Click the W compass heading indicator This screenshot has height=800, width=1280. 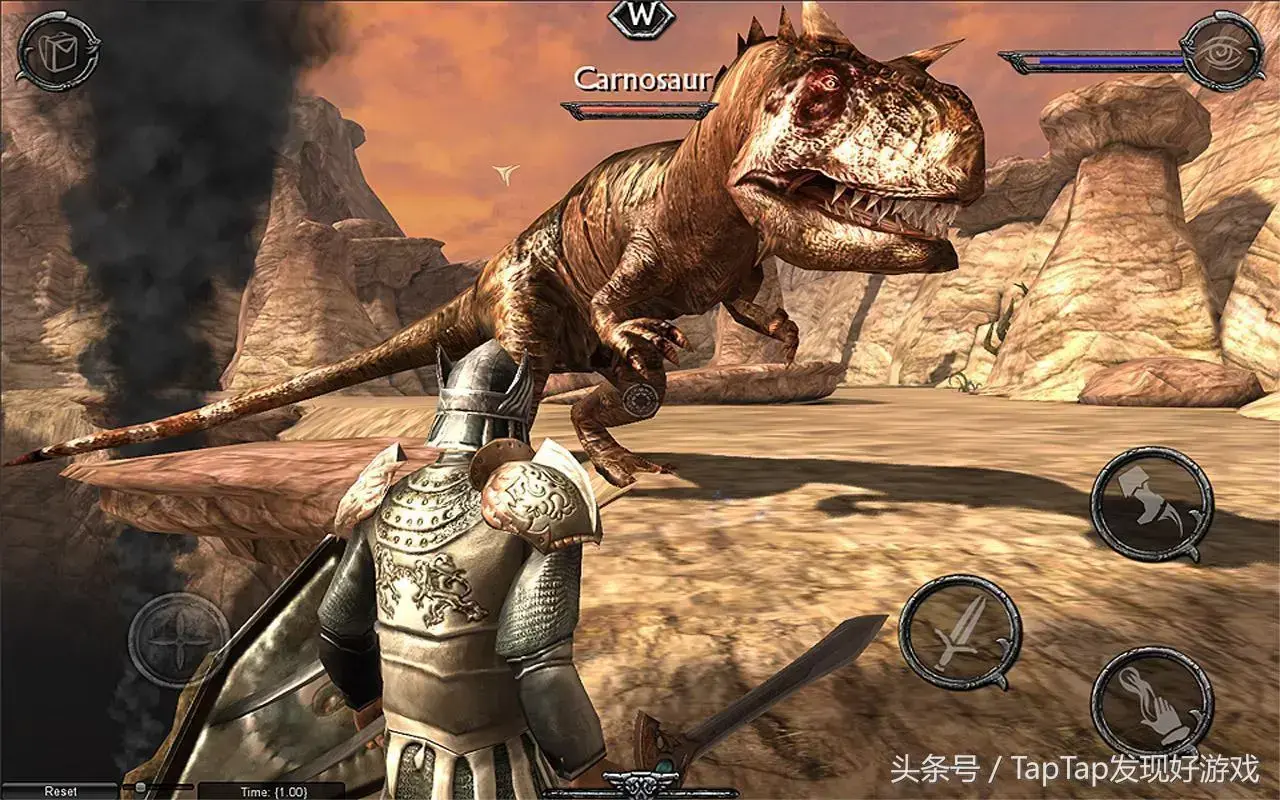pyautogui.click(x=641, y=17)
